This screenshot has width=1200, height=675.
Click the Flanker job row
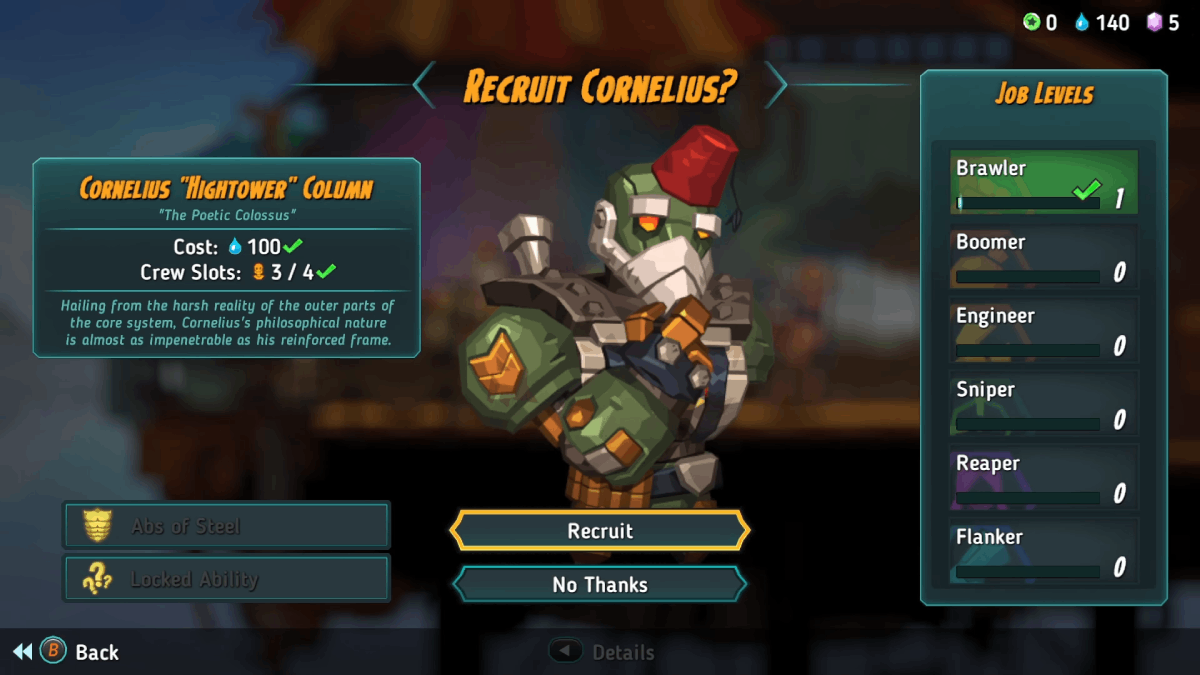pyautogui.click(x=1043, y=552)
